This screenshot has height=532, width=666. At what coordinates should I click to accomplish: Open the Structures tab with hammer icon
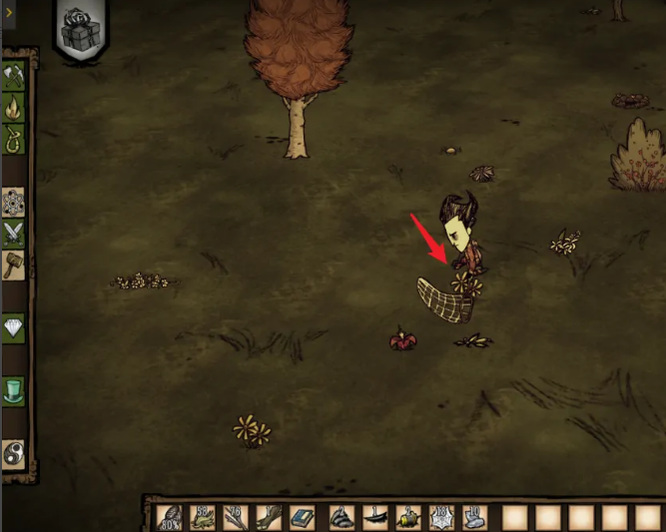pos(14,266)
